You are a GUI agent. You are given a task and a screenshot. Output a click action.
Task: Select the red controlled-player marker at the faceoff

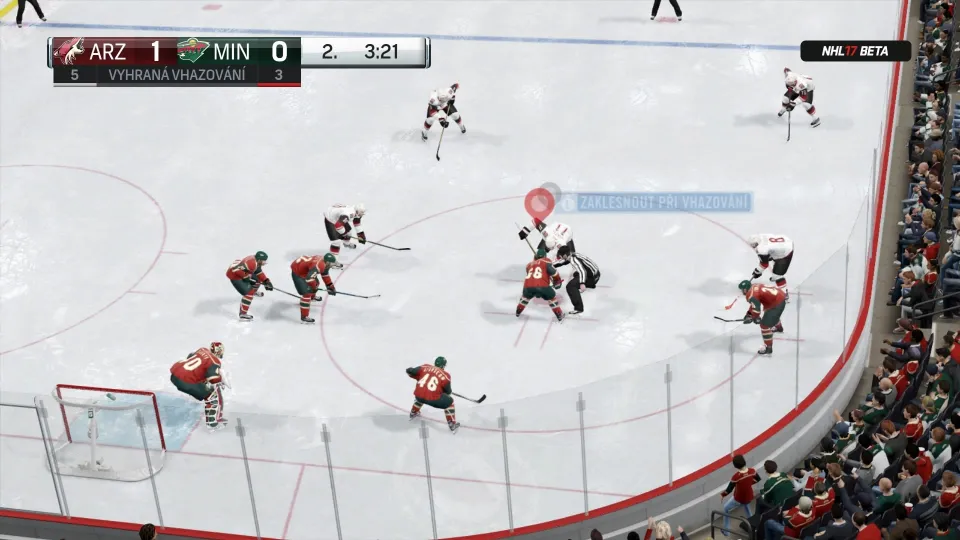[540, 203]
